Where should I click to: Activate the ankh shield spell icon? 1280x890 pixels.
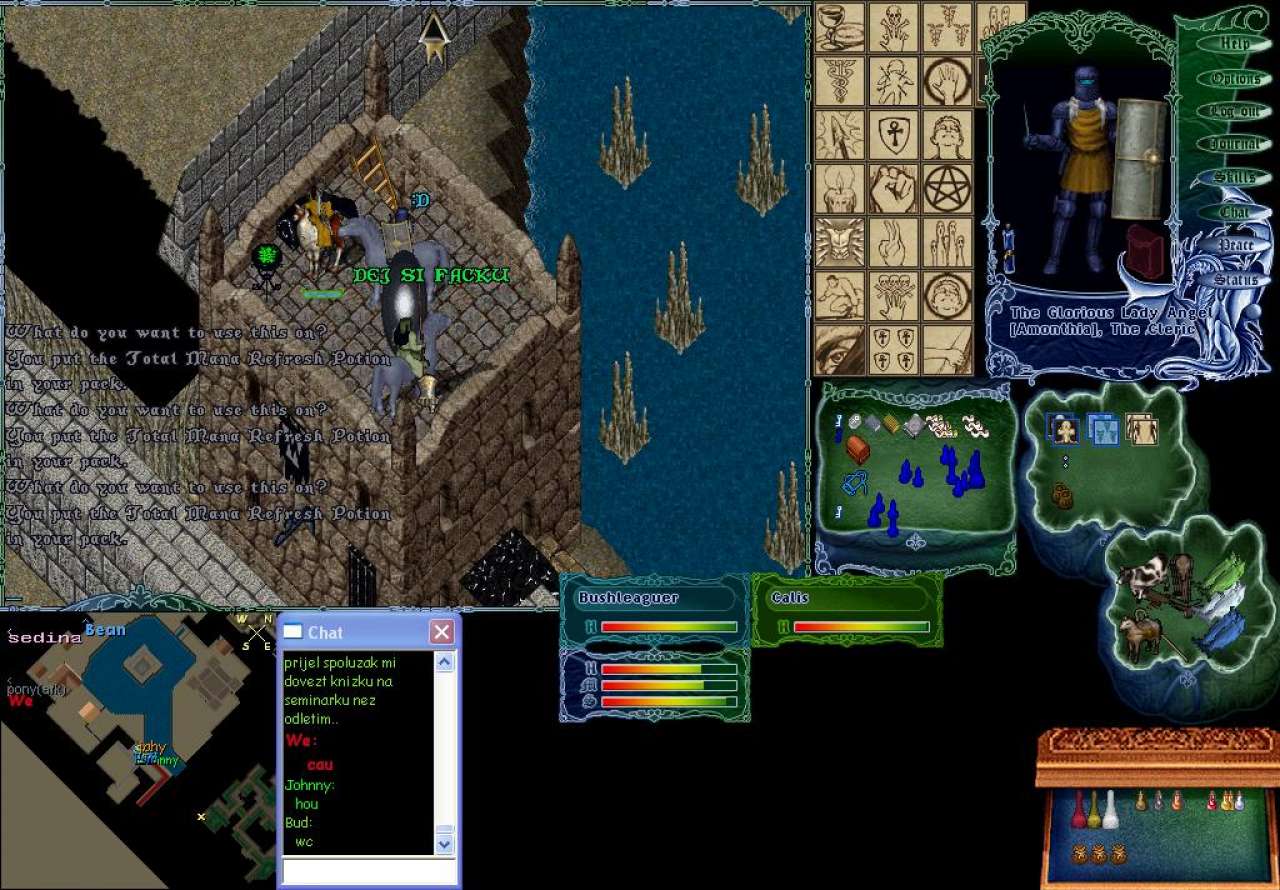pos(893,133)
